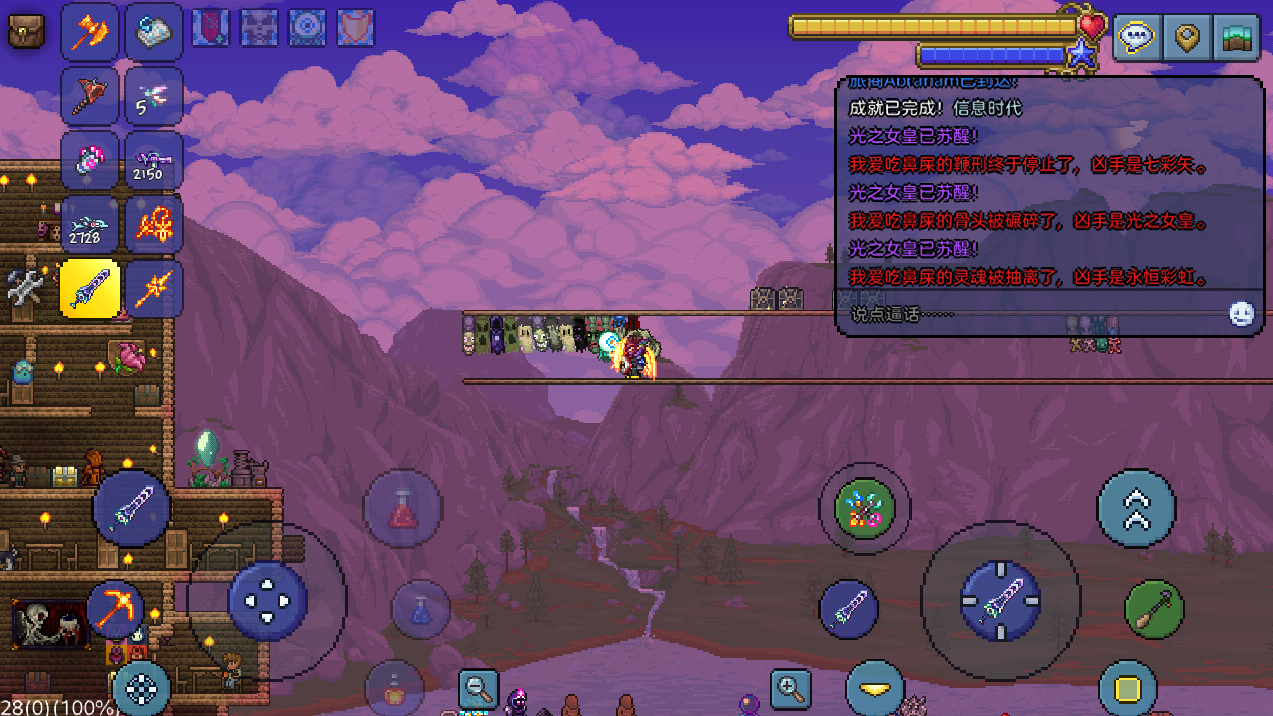Tap the magnifier zoom-out button

point(478,689)
